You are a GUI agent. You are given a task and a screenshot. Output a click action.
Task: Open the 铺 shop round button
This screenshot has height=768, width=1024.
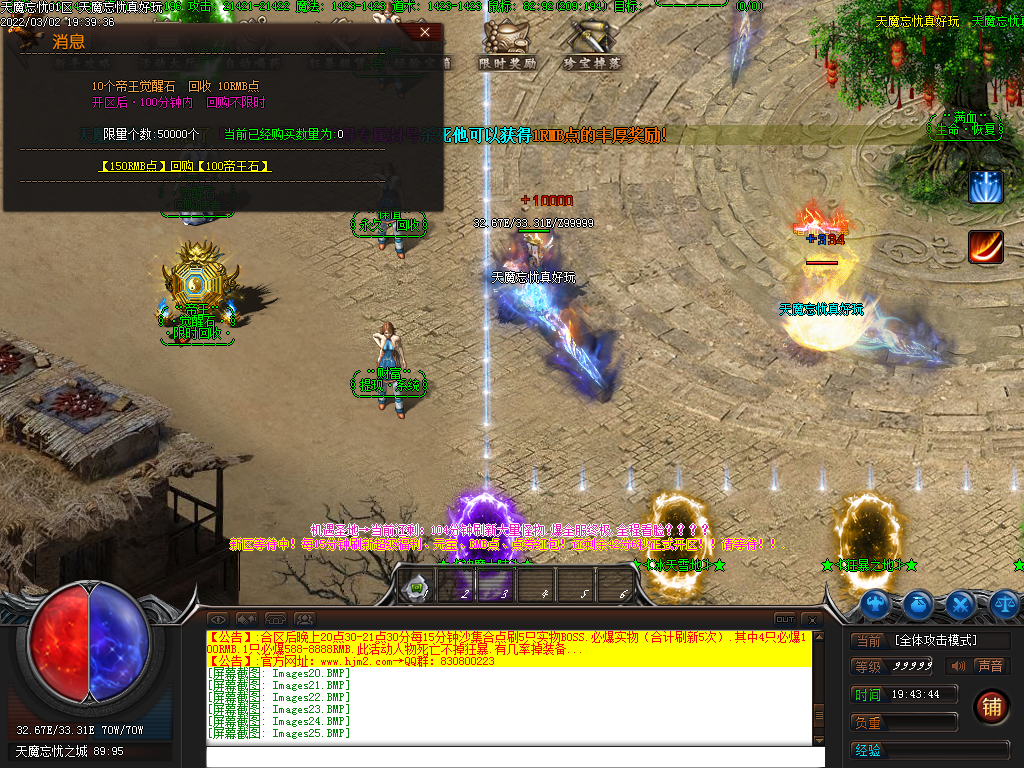991,706
